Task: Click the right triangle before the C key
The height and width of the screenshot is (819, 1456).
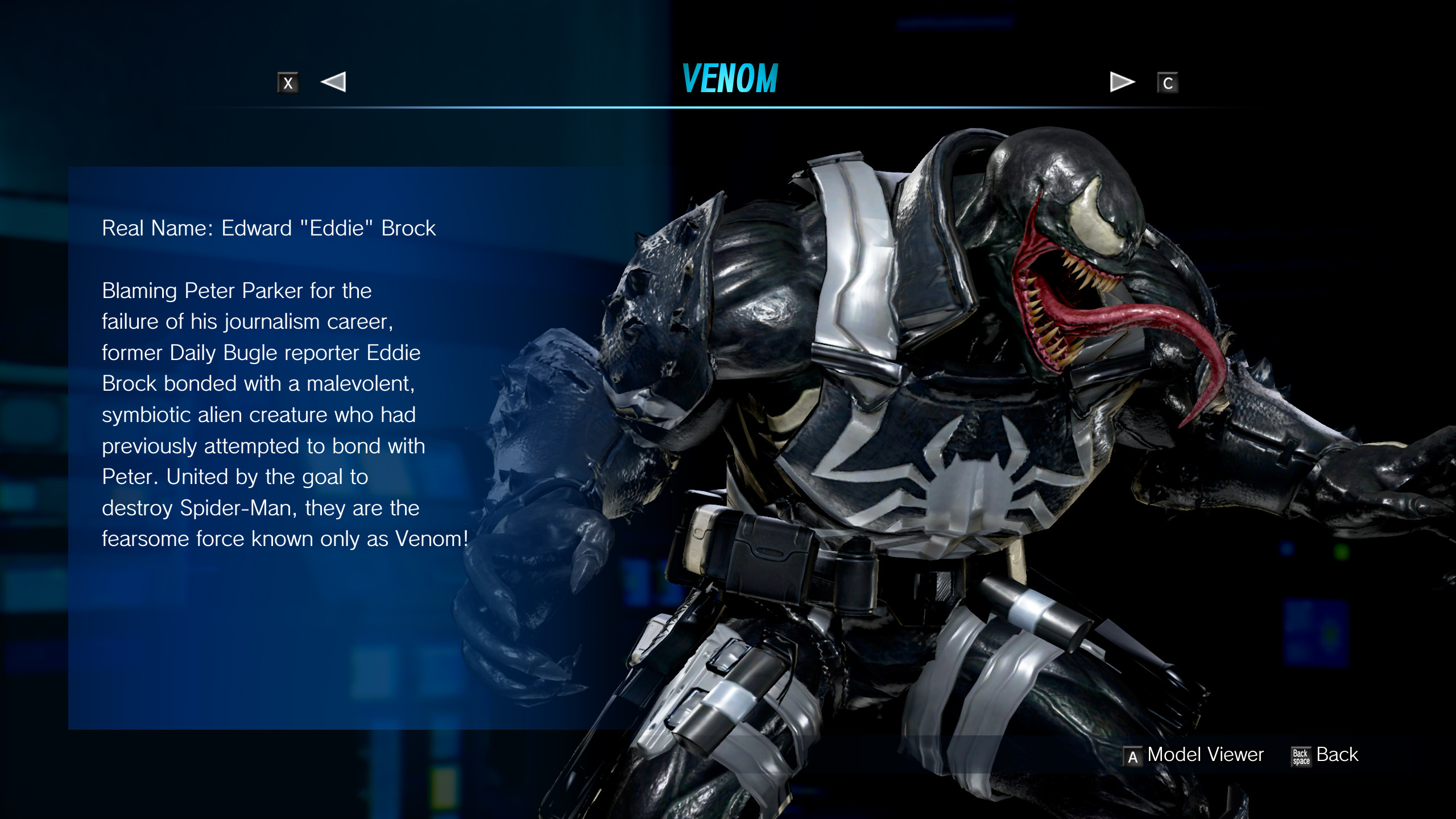Action: [1119, 83]
